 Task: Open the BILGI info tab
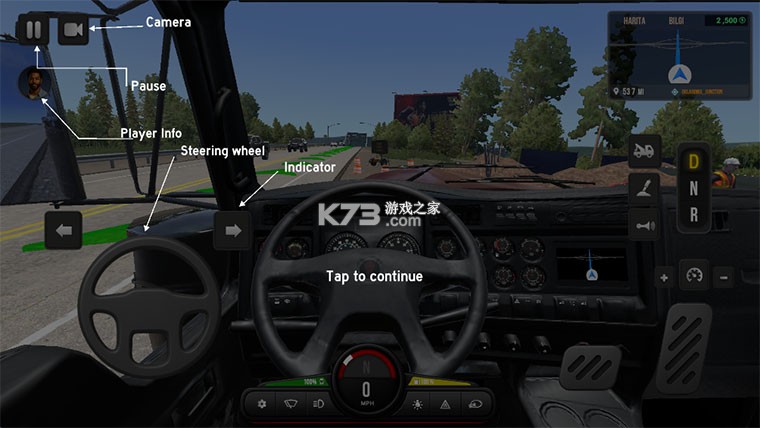(675, 20)
